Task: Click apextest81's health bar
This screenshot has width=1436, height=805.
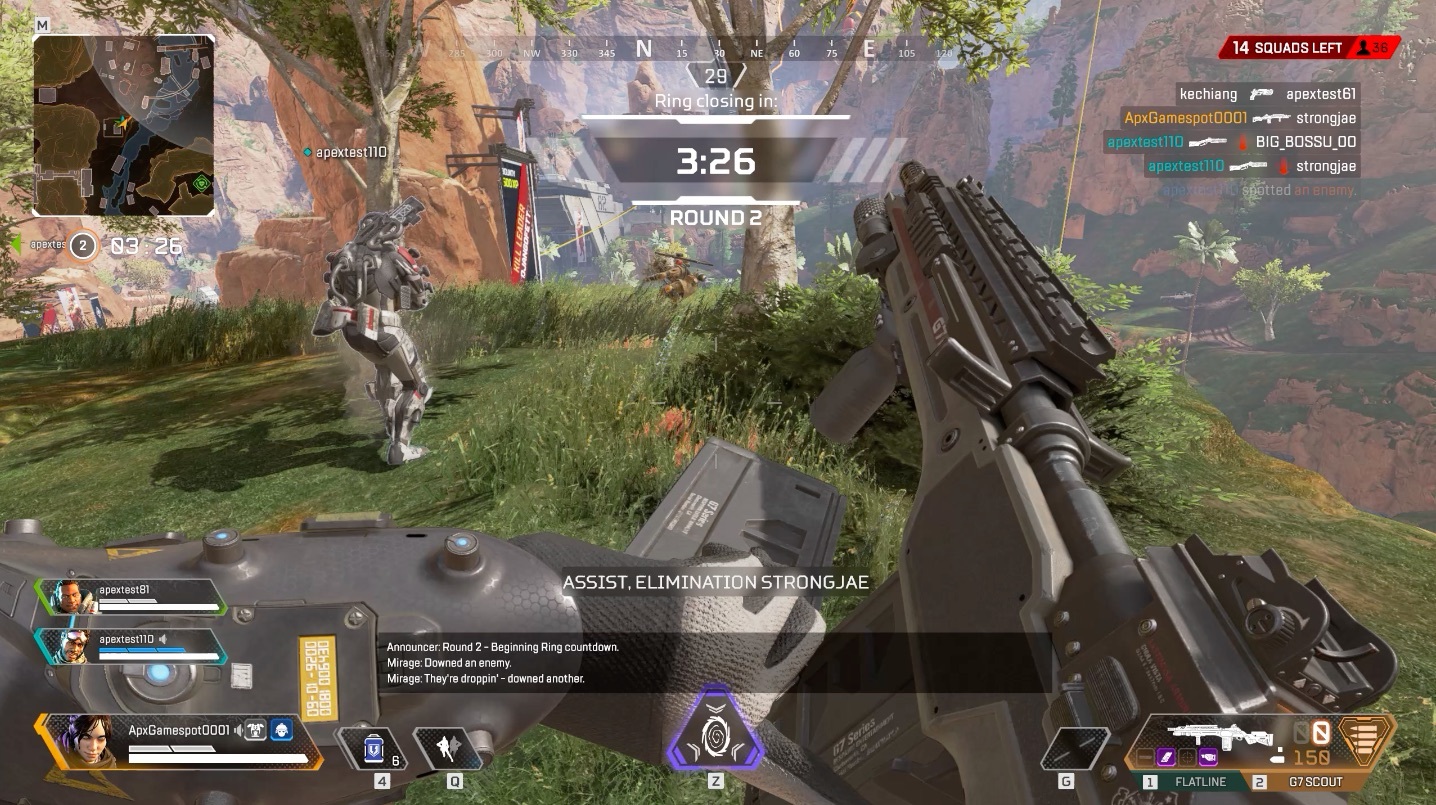Action: coord(158,606)
